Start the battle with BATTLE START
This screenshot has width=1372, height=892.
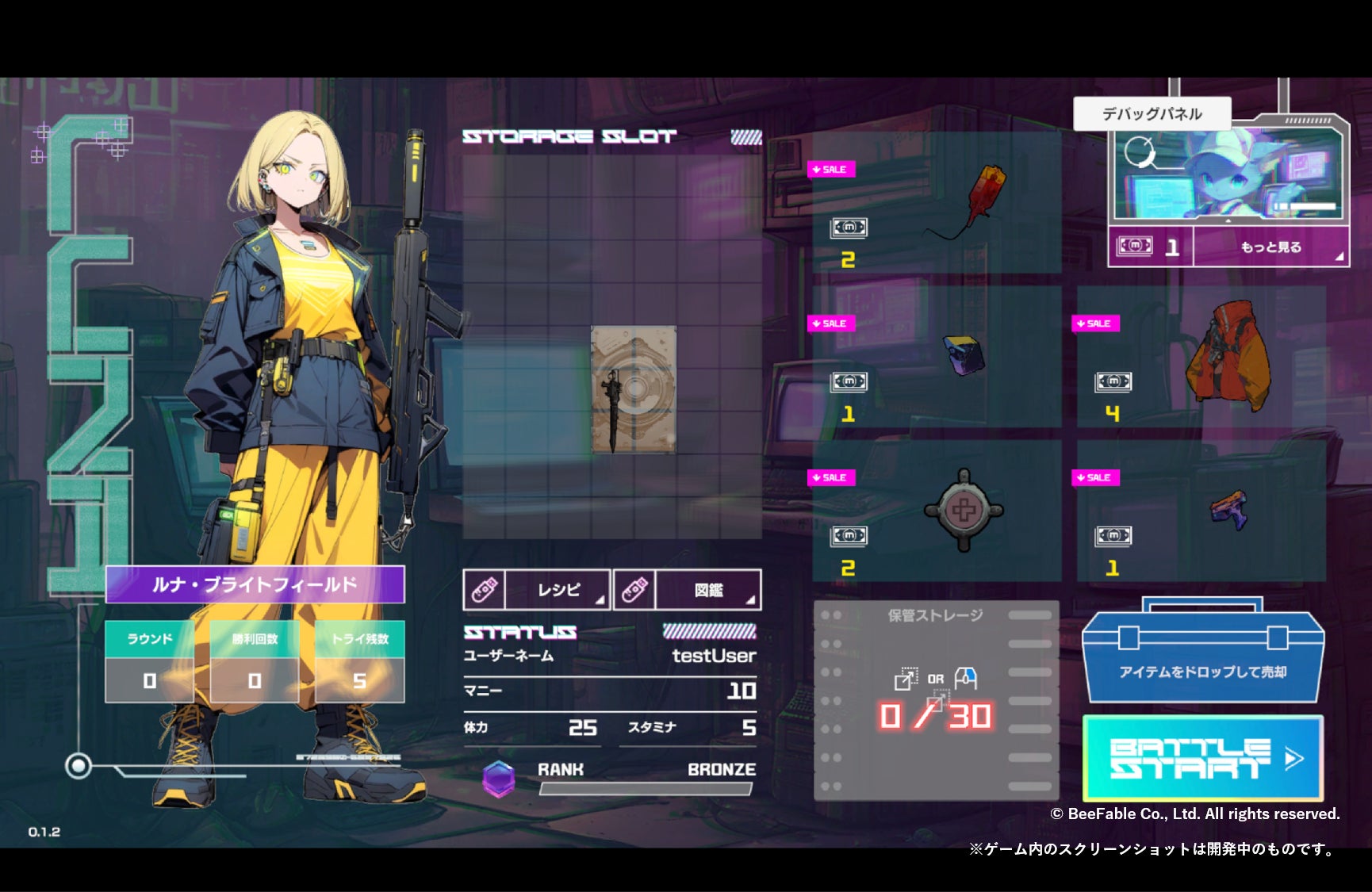(1202, 758)
